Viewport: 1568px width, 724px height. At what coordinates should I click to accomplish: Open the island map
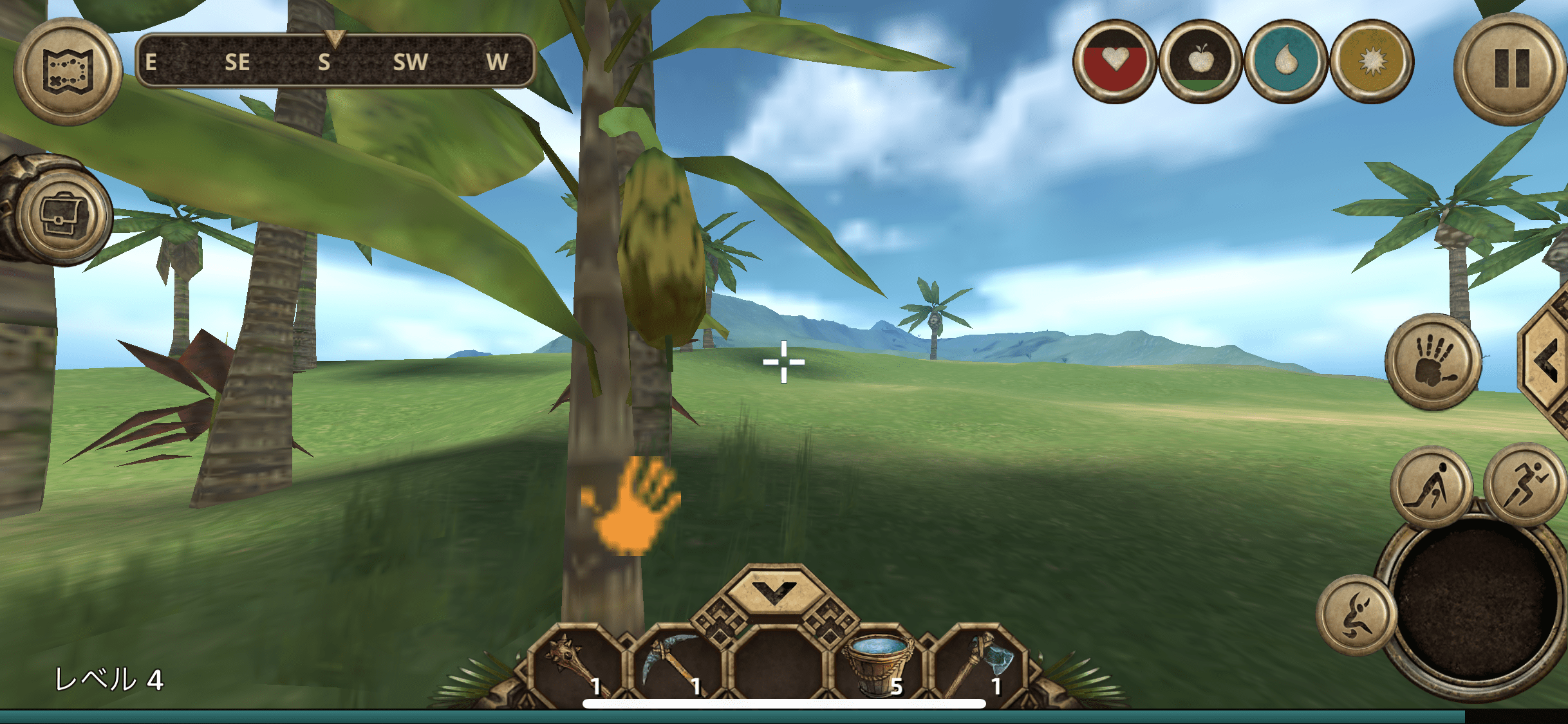pyautogui.click(x=68, y=71)
